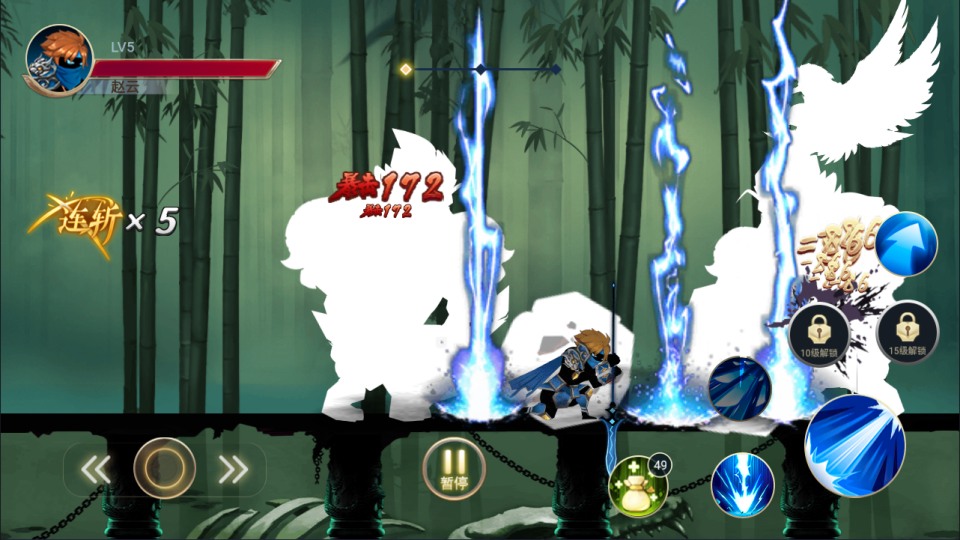Screen dimensions: 960x540
Task: Pause the game with the 暂停 button
Action: coord(454,467)
